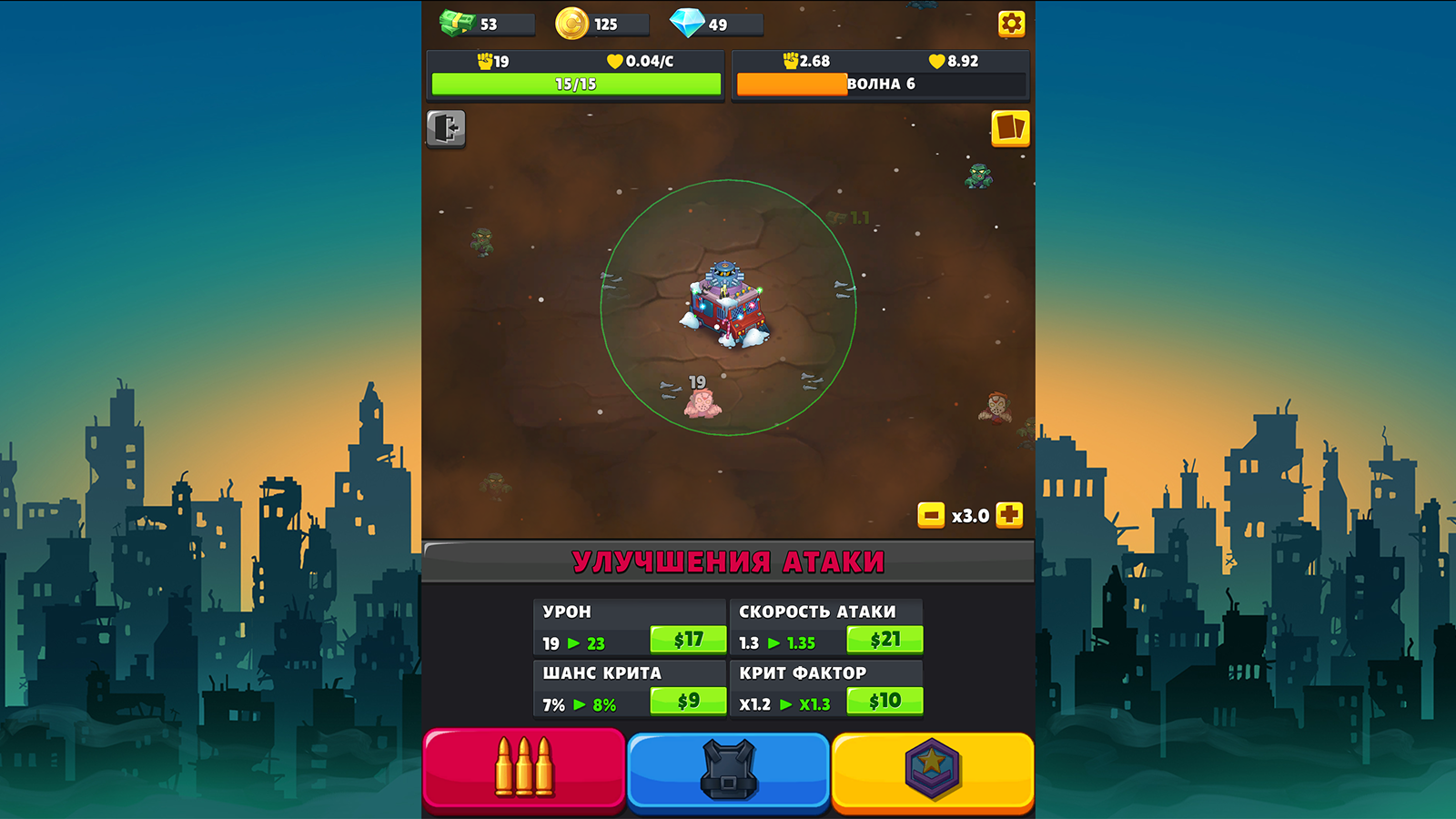Select the armor vest icon on the blue tab
The height and width of the screenshot is (819, 1456).
(728, 769)
